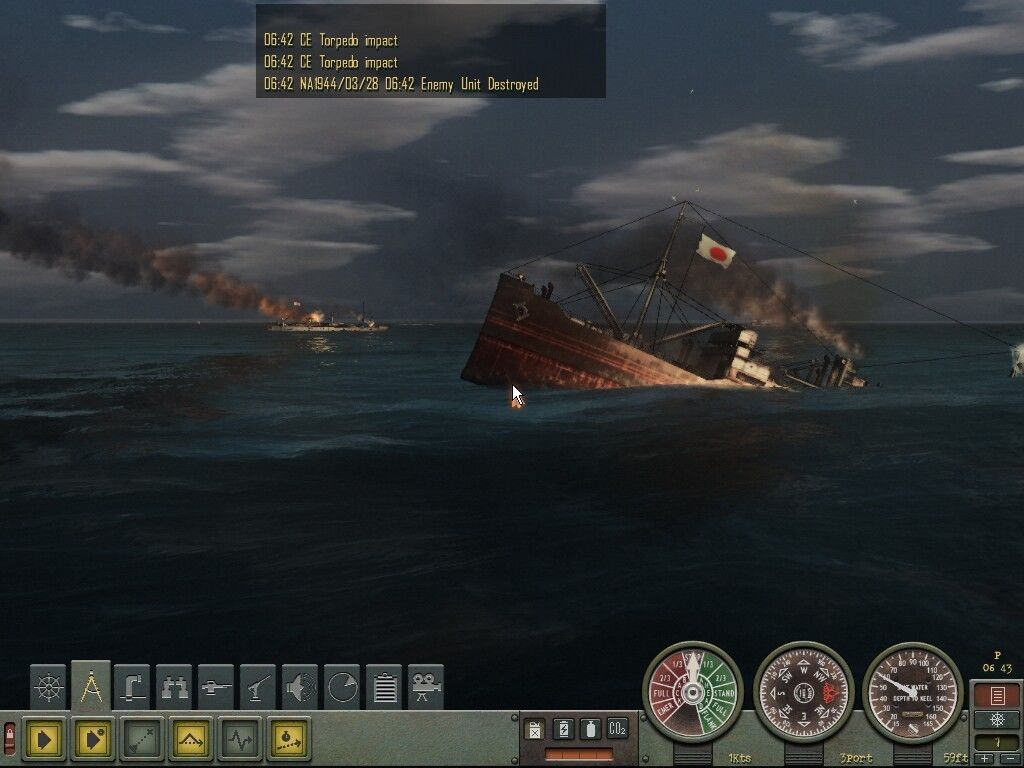Set speed on the engine telegraph dial
Image resolution: width=1024 pixels, height=768 pixels.
point(692,691)
